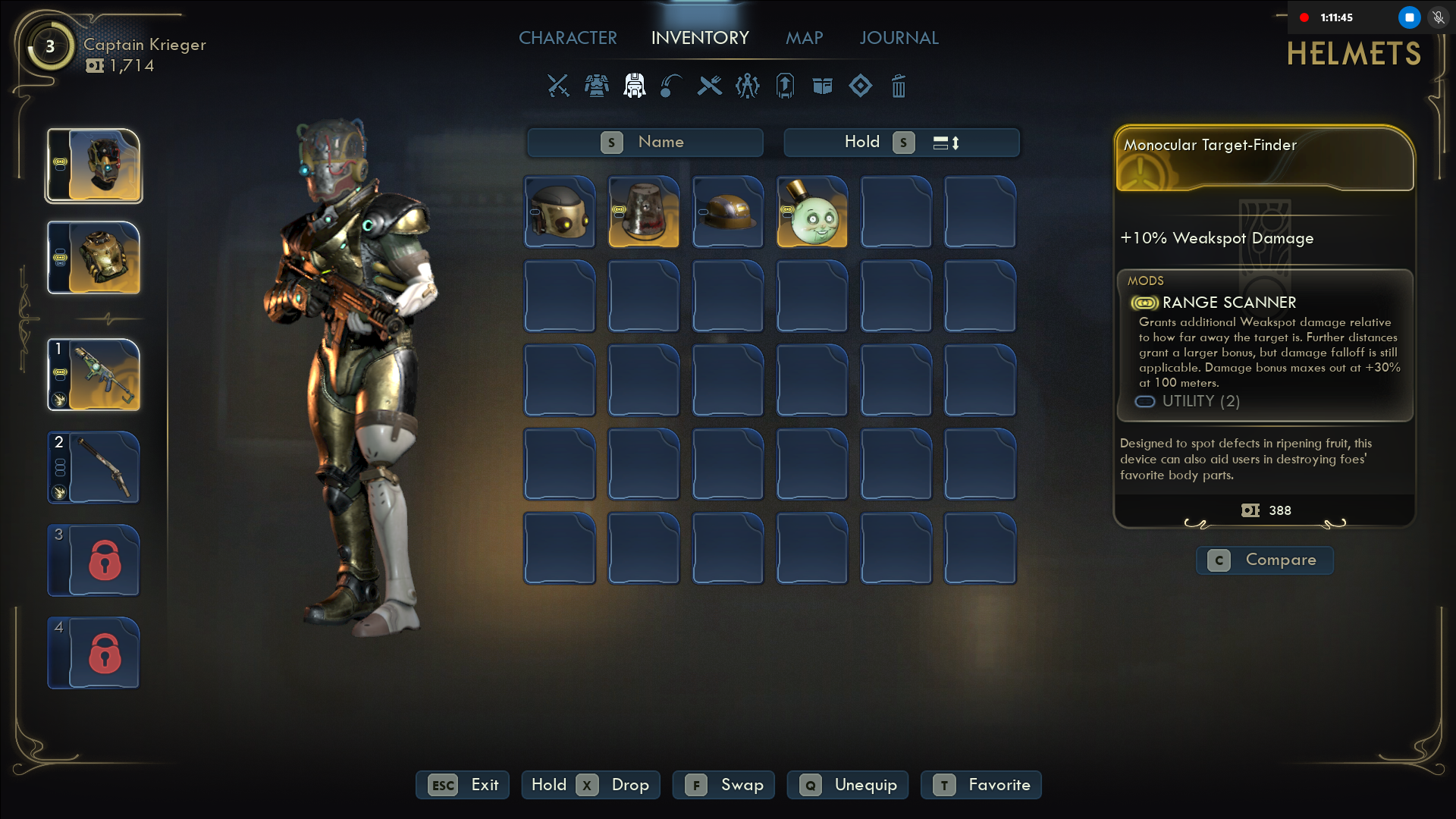Unequip the current helmet

click(849, 785)
